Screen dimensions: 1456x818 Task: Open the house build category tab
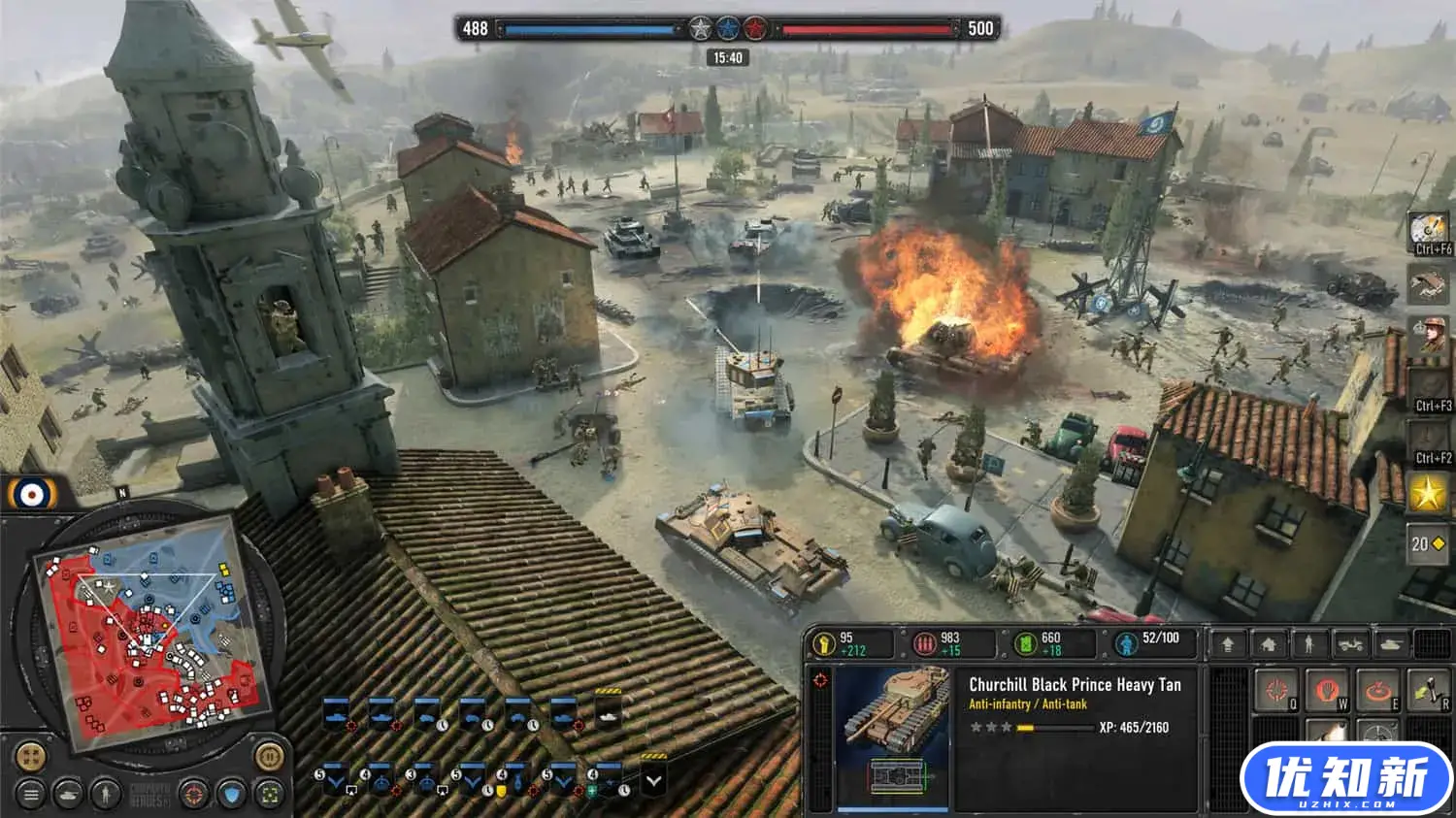(x=1269, y=643)
